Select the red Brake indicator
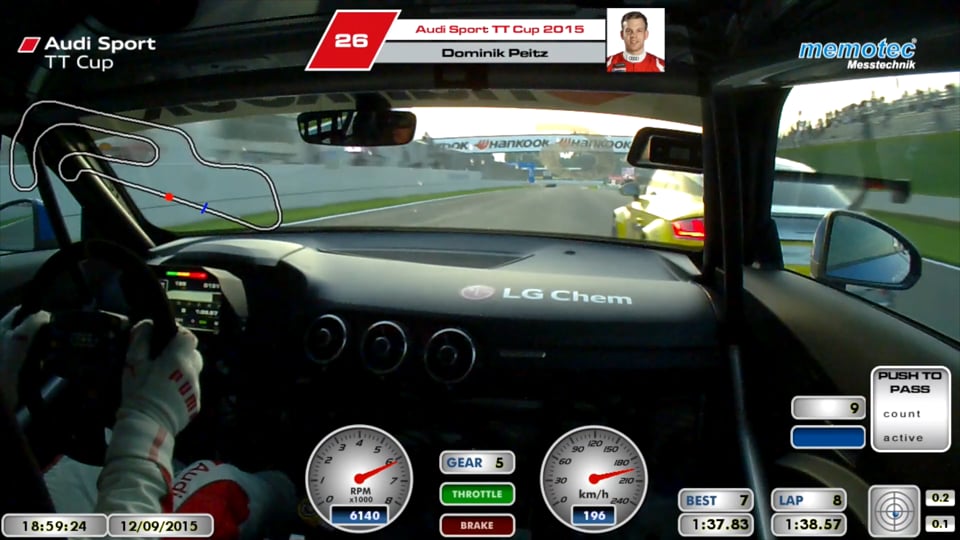Image resolution: width=960 pixels, height=540 pixels. pos(477,525)
